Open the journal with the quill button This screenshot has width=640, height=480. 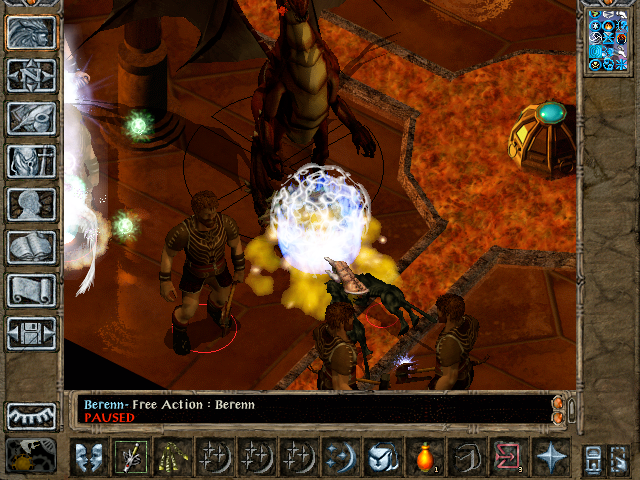click(31, 118)
